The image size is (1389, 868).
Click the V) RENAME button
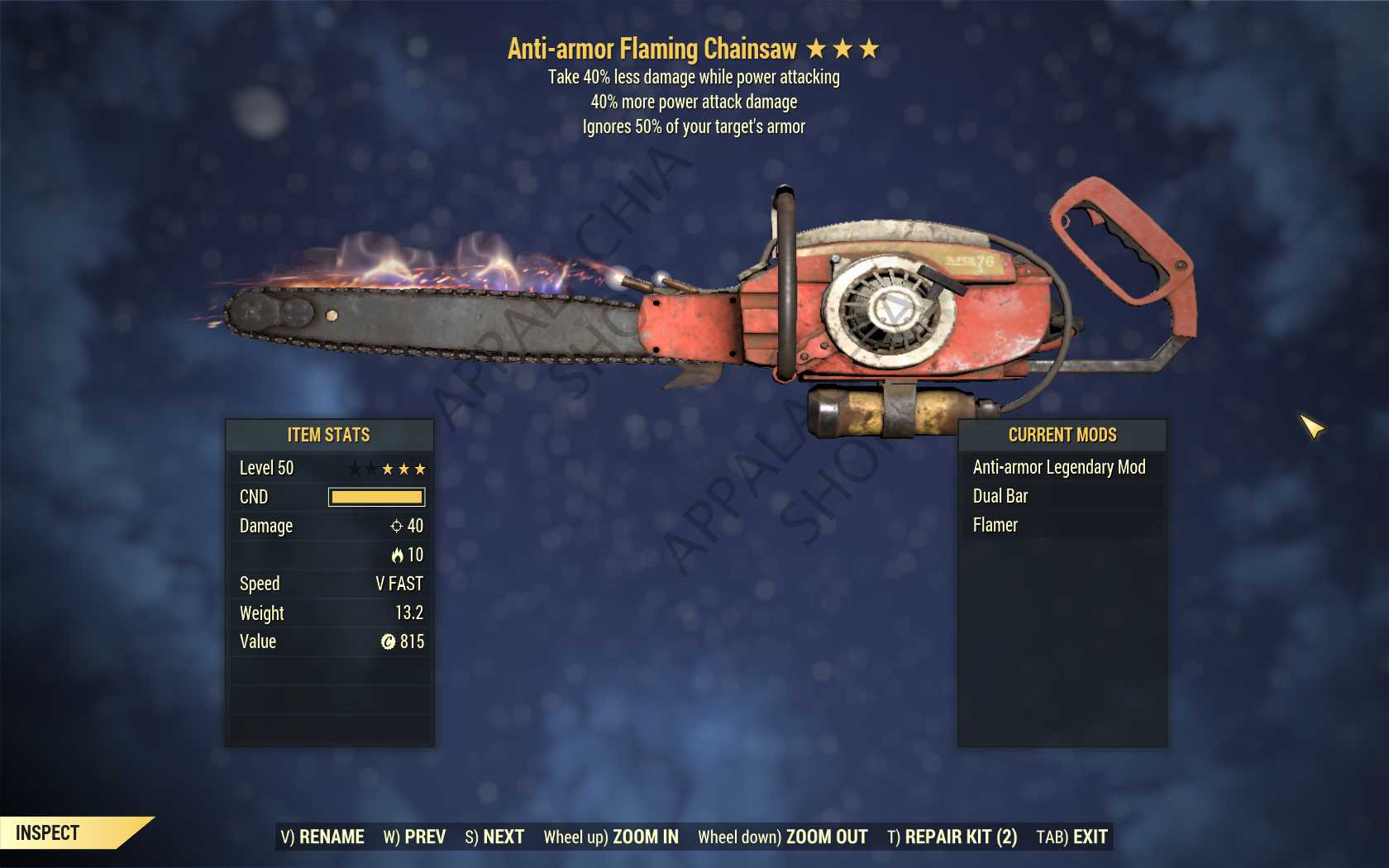(x=322, y=837)
